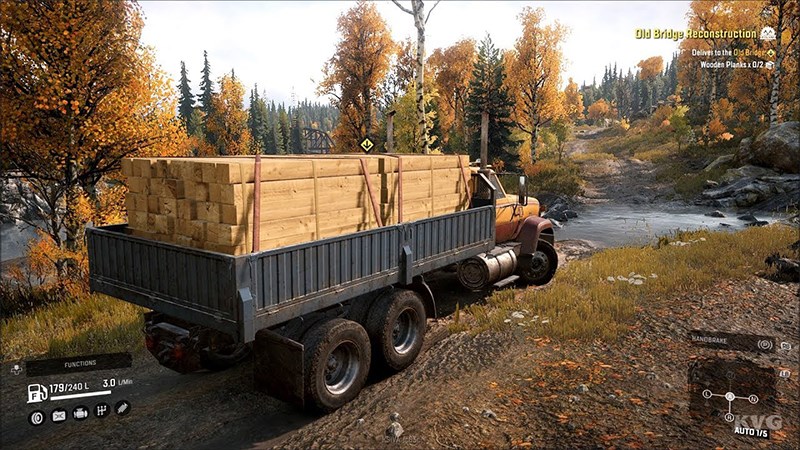Screen dimensions: 800x450
Task: Click the fuel pump icon
Action: click(37, 392)
